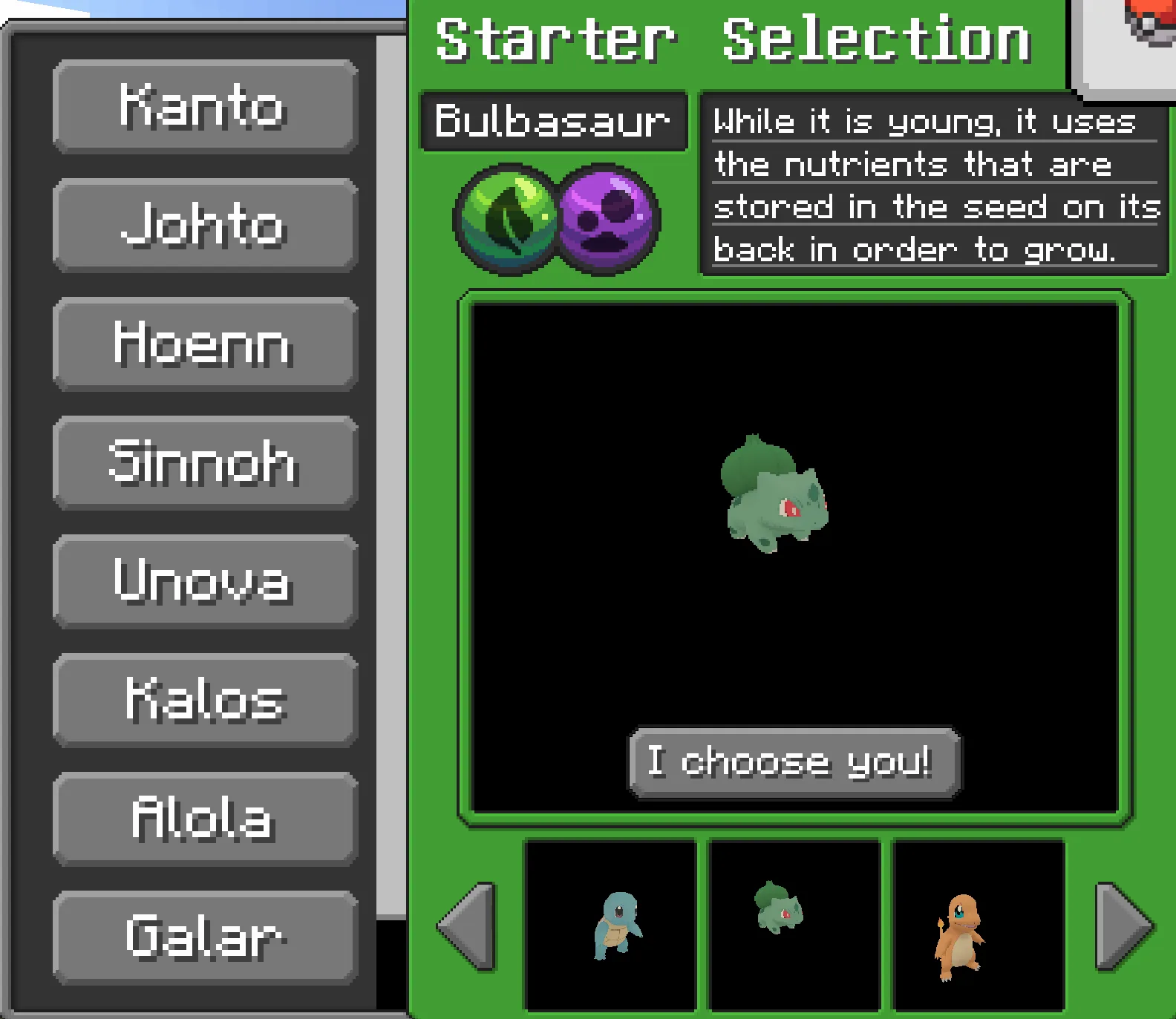Switch to the Johto region
Screen dimensions: 1176x1019
point(203,226)
